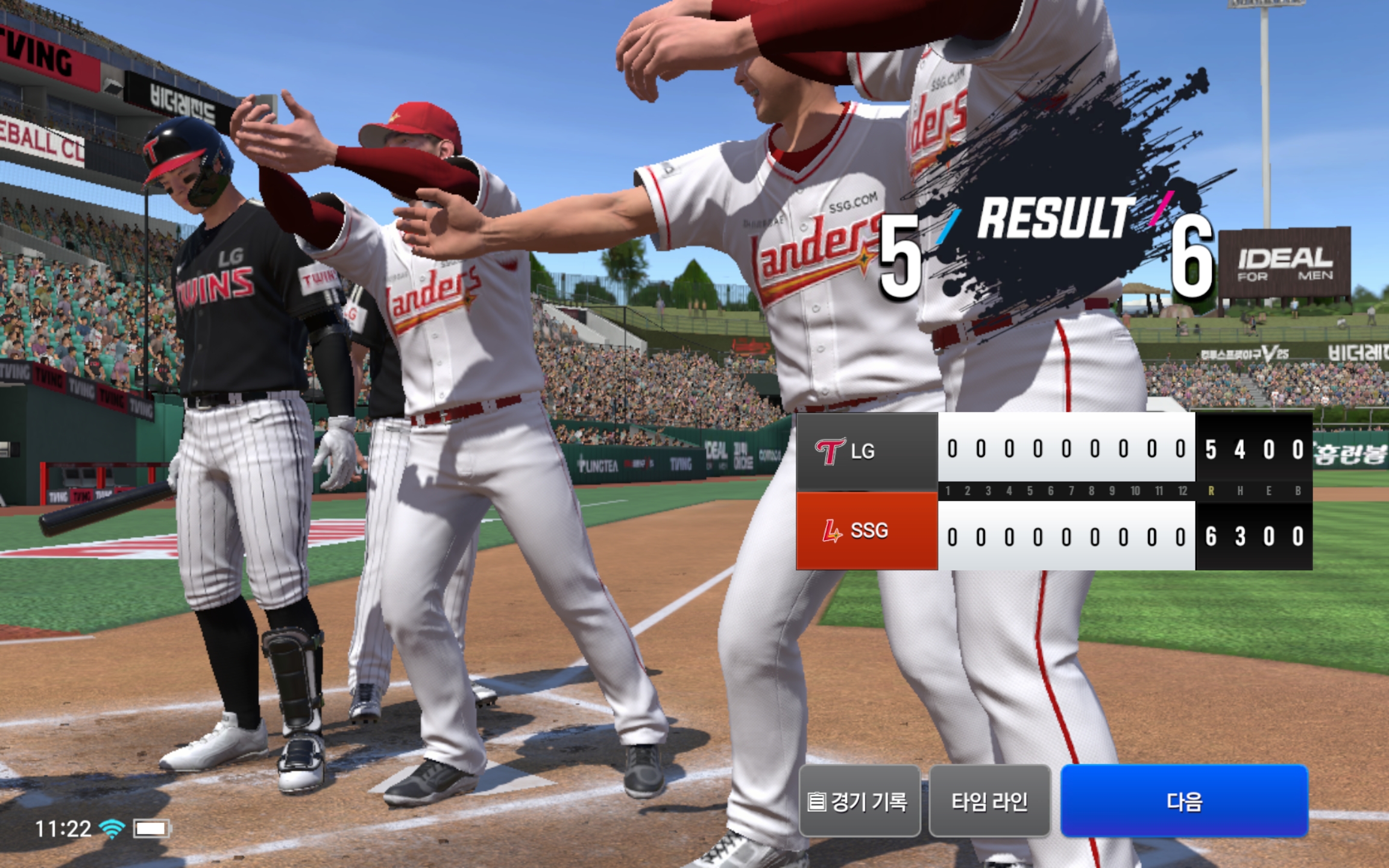
Task: Show the 타임 라인 timeline
Action: [989, 801]
